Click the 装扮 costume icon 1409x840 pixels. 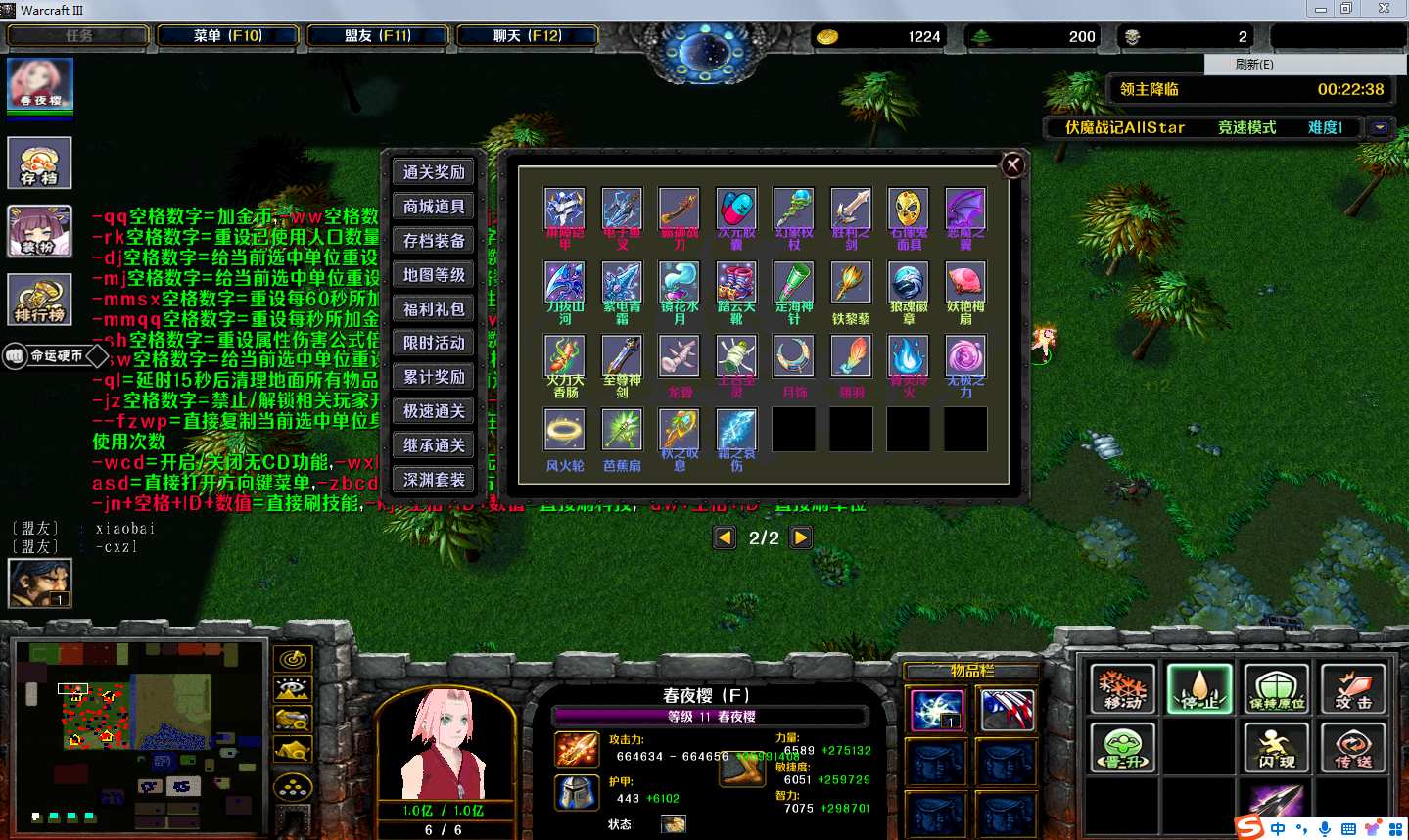pos(40,230)
